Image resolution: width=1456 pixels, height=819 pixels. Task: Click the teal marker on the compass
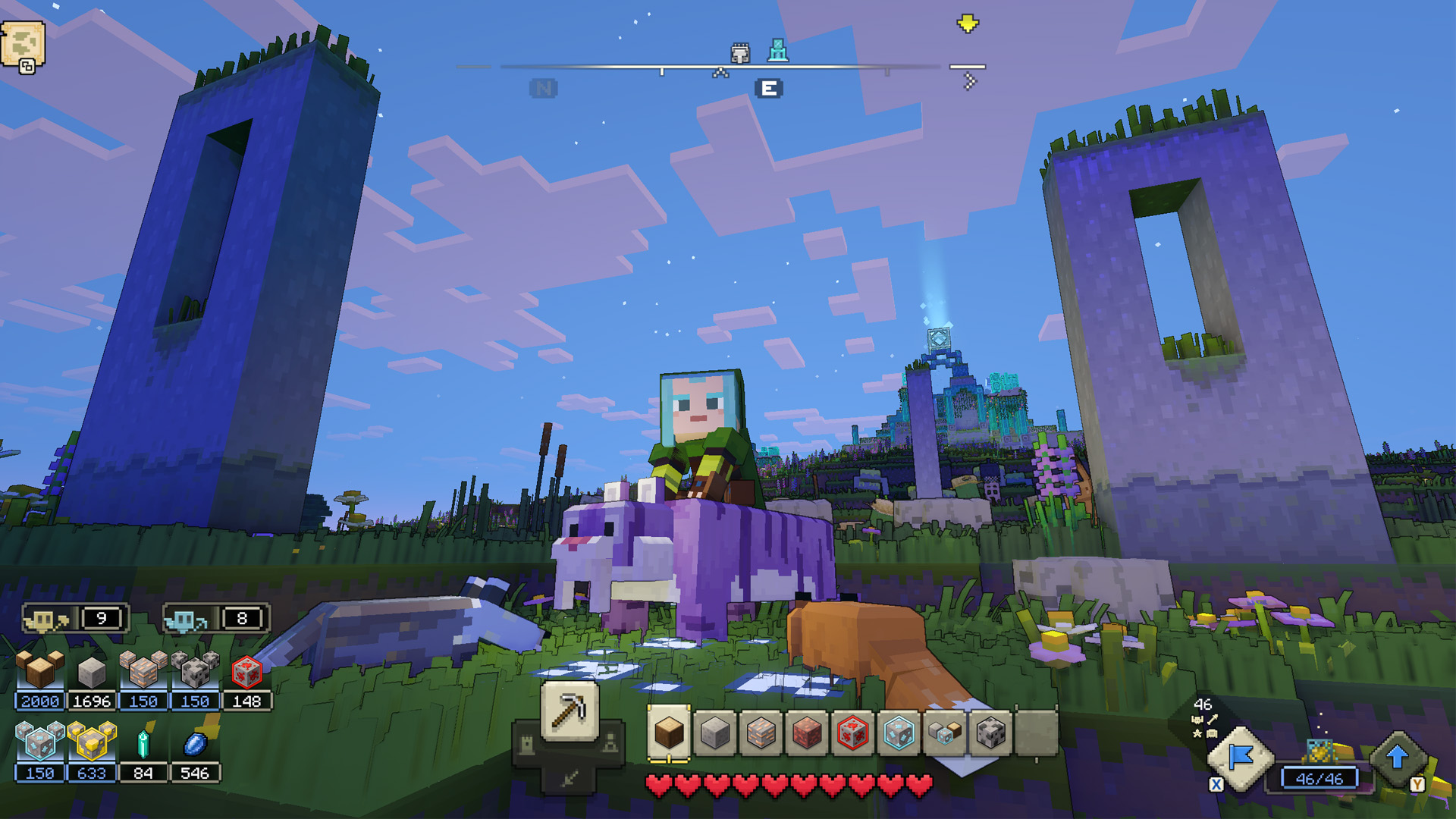[778, 51]
